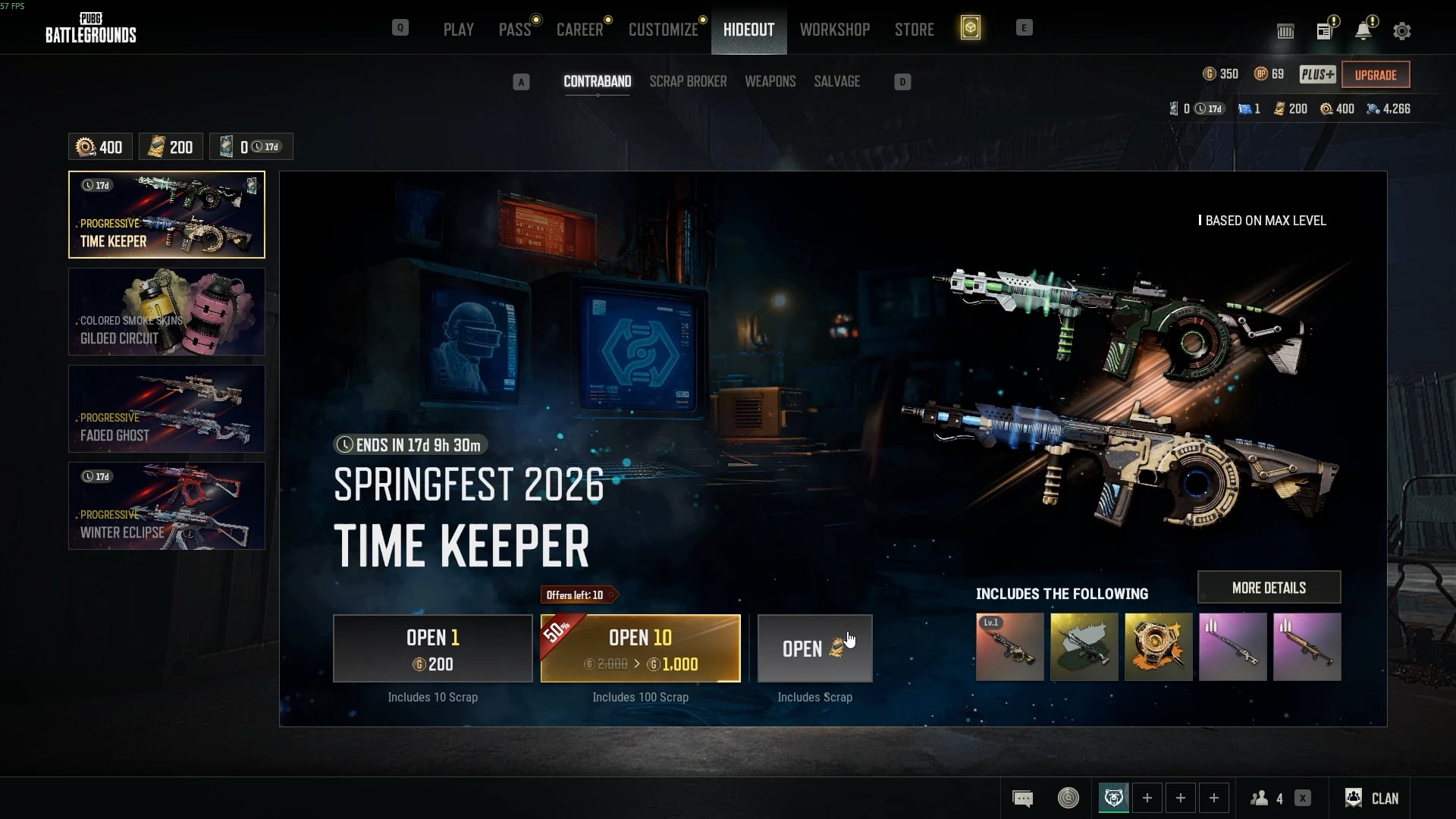Go to the Career tab
This screenshot has height=819, width=1456.
point(579,30)
